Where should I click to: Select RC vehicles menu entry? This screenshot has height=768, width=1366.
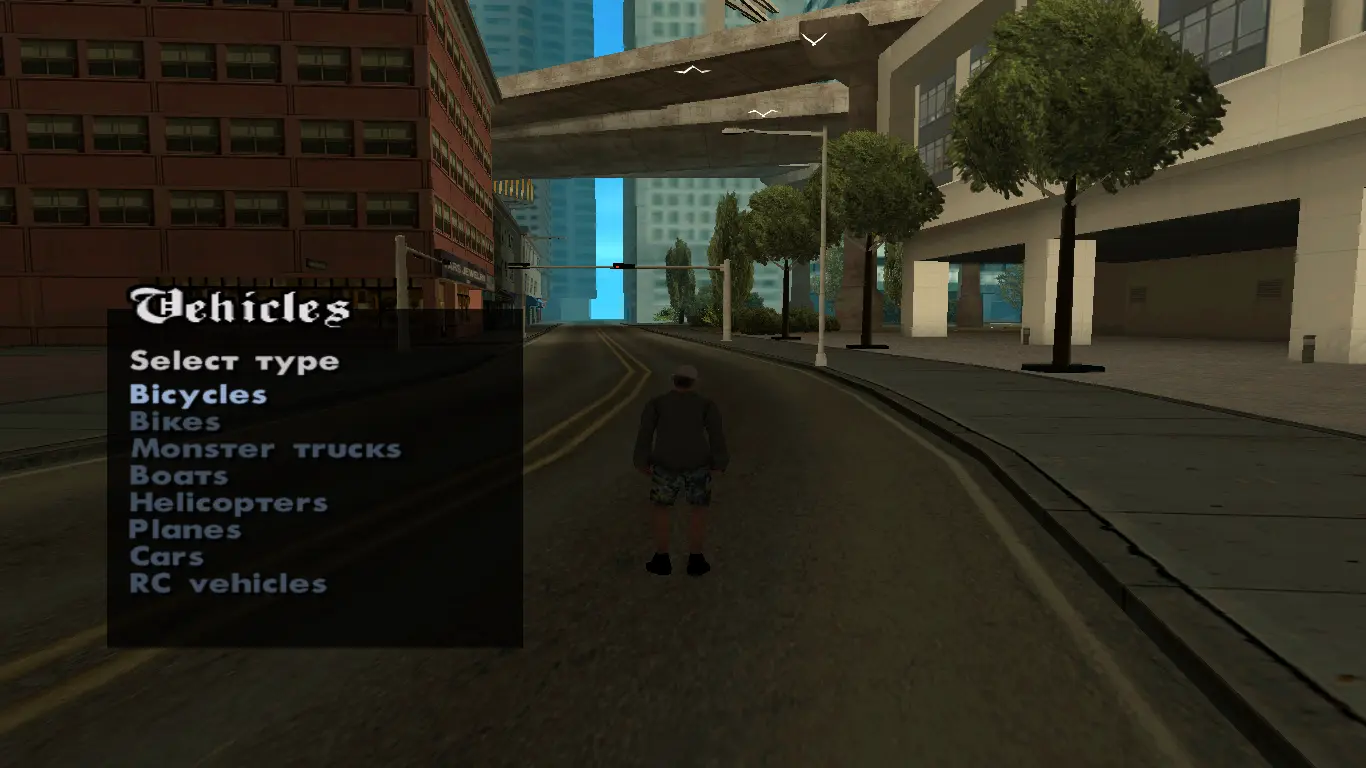click(x=228, y=584)
